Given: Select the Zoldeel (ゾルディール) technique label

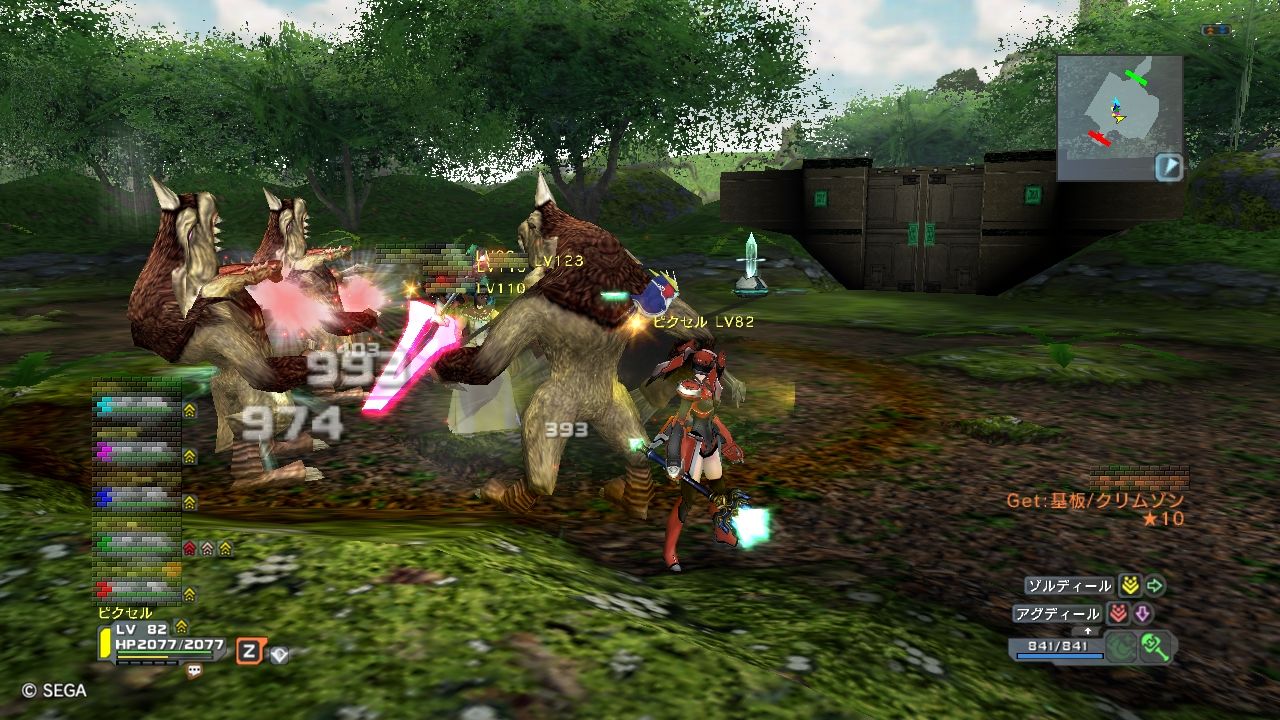Looking at the screenshot, I should 1069,586.
